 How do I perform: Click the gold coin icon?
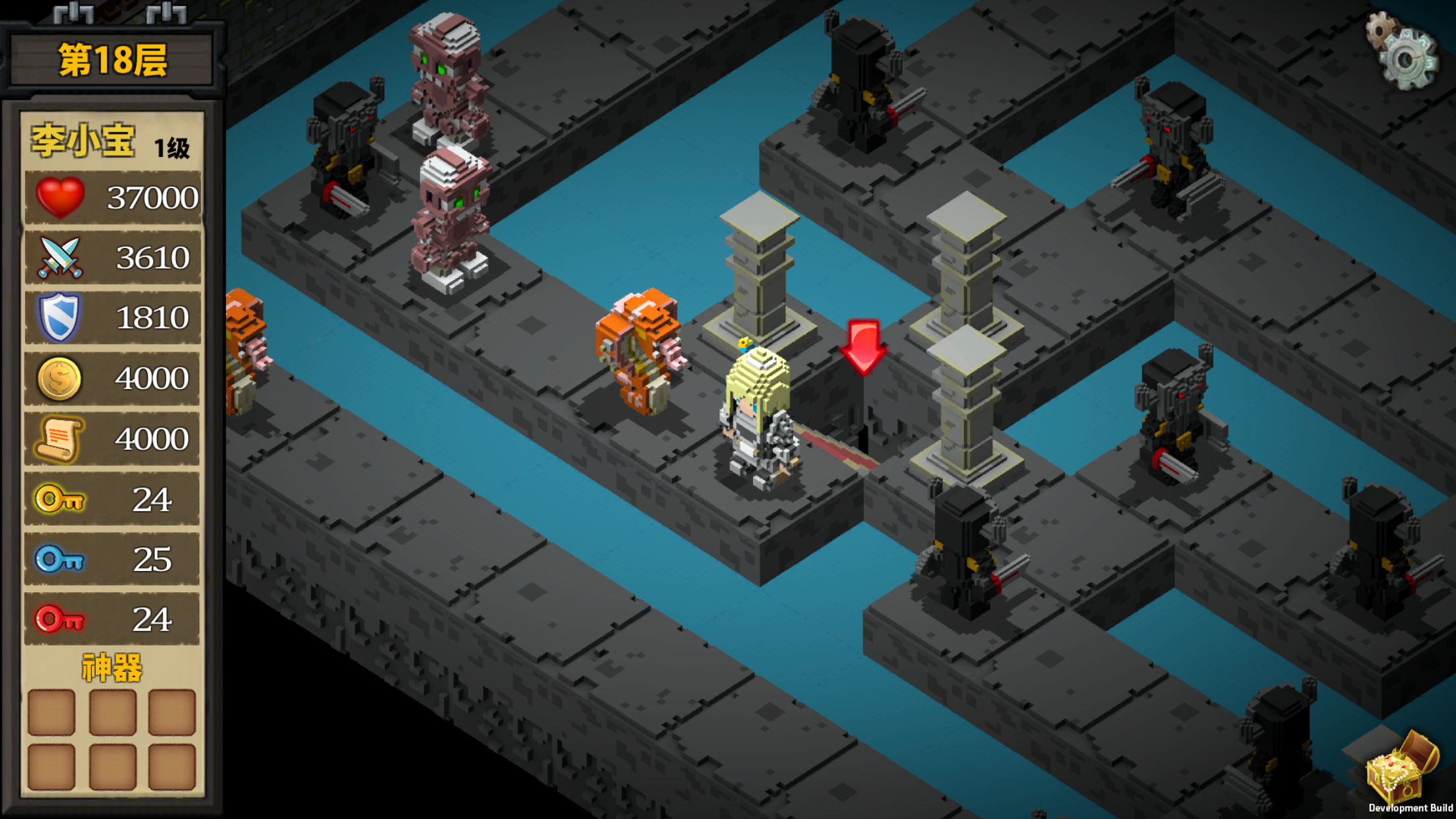pyautogui.click(x=59, y=377)
